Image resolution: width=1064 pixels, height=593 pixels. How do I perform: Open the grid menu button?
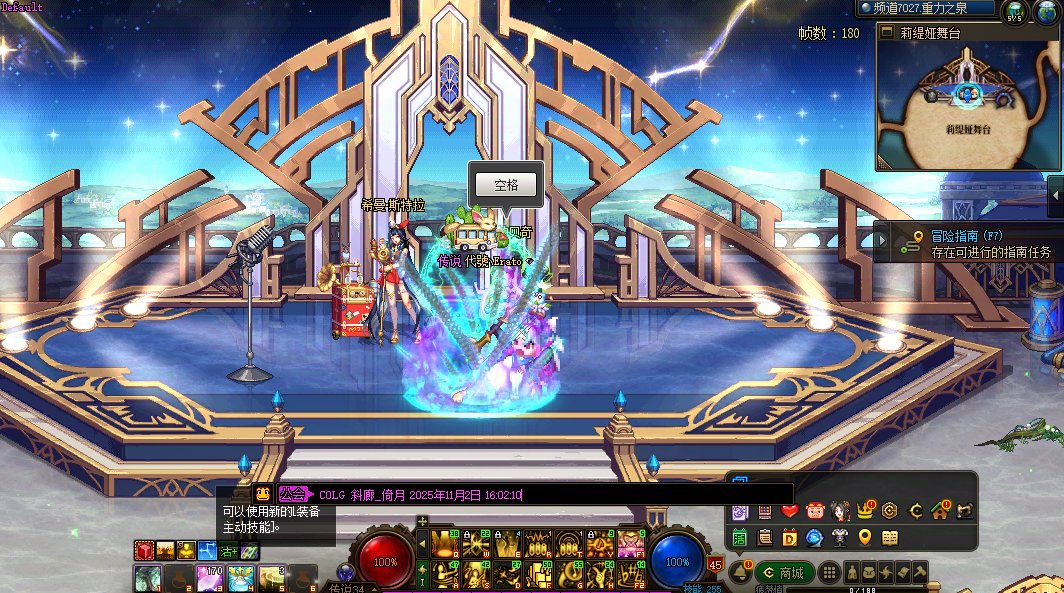pos(829,572)
